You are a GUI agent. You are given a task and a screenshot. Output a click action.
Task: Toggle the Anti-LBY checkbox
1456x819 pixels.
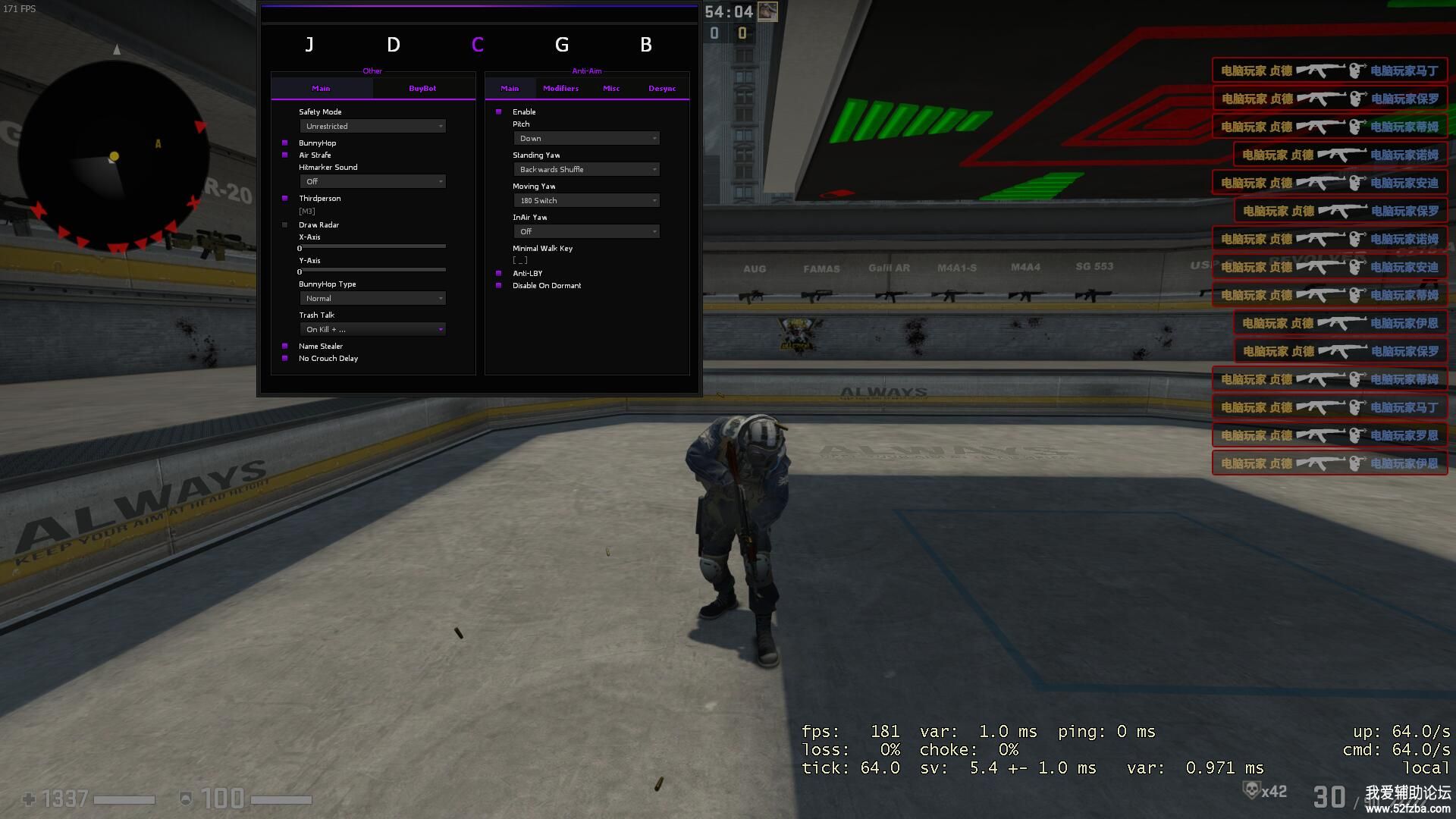pyautogui.click(x=499, y=274)
